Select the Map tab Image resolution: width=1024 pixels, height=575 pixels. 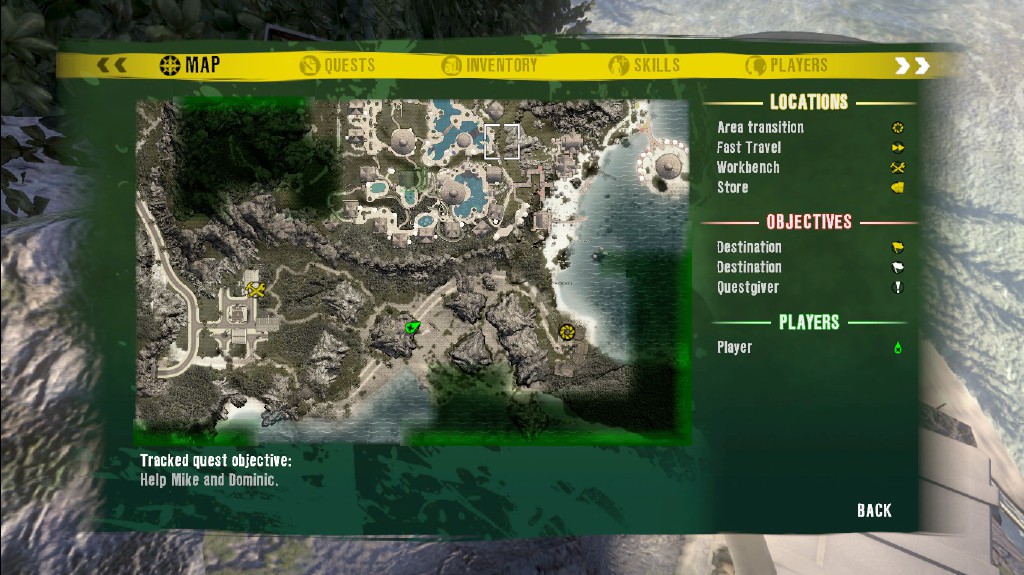[190, 66]
